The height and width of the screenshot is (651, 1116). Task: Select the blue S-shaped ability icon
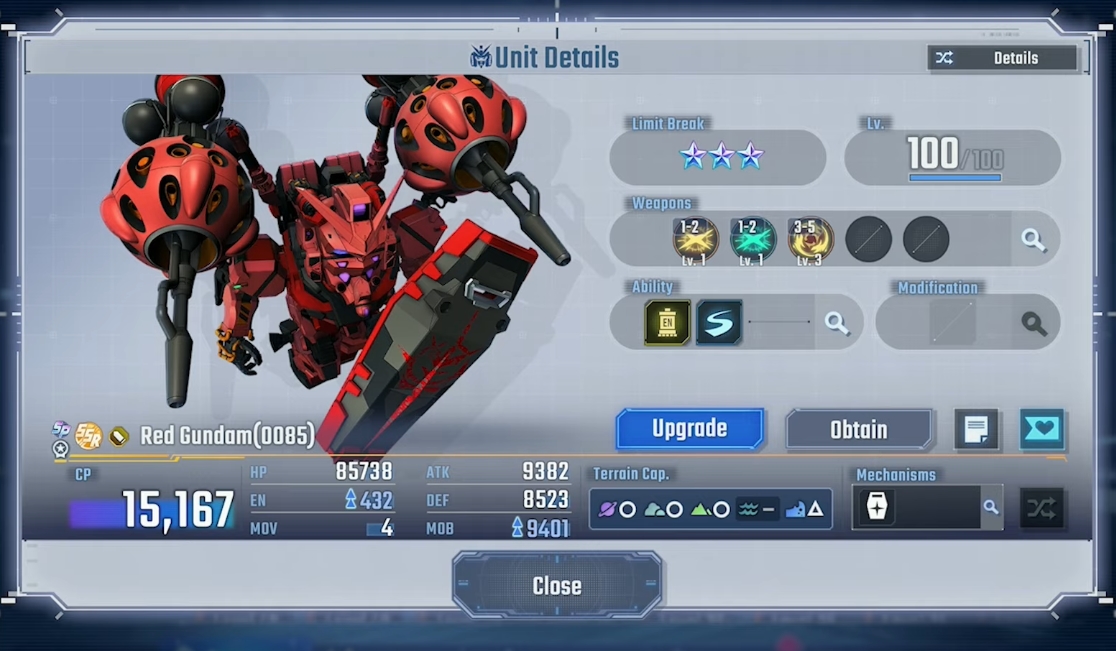[719, 322]
